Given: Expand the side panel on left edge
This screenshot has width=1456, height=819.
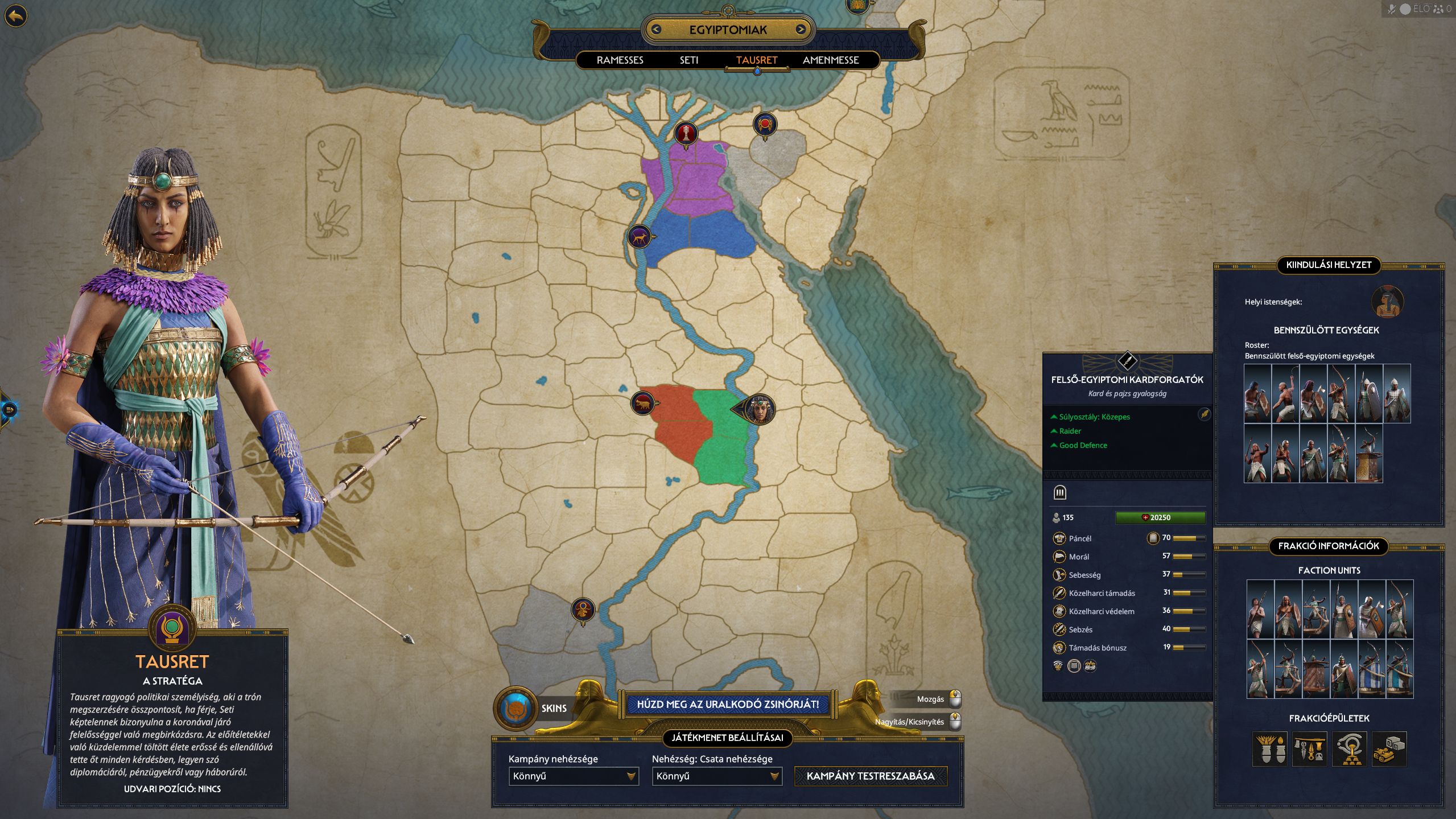Looking at the screenshot, I should pos(9,409).
